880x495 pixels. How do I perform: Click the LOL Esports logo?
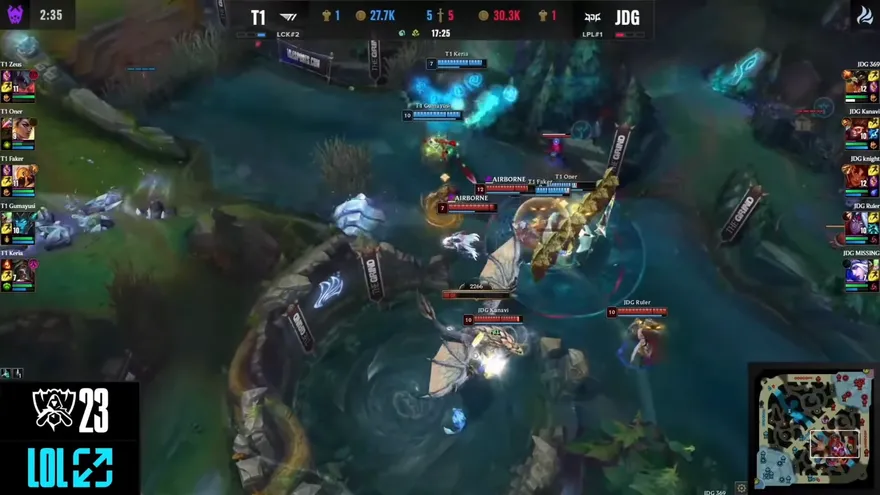tap(70, 467)
